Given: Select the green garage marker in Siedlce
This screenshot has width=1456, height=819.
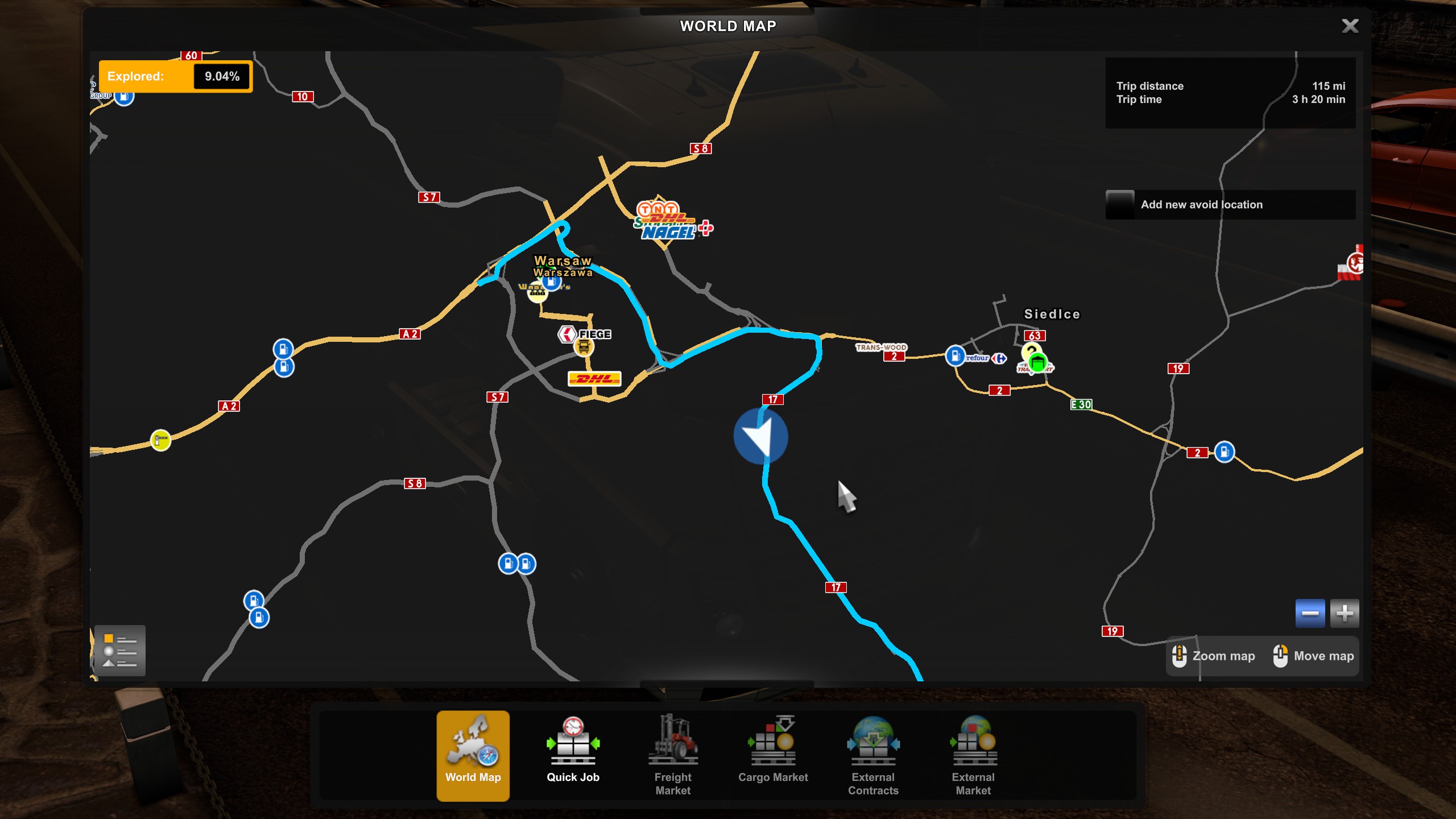Looking at the screenshot, I should [x=1038, y=362].
